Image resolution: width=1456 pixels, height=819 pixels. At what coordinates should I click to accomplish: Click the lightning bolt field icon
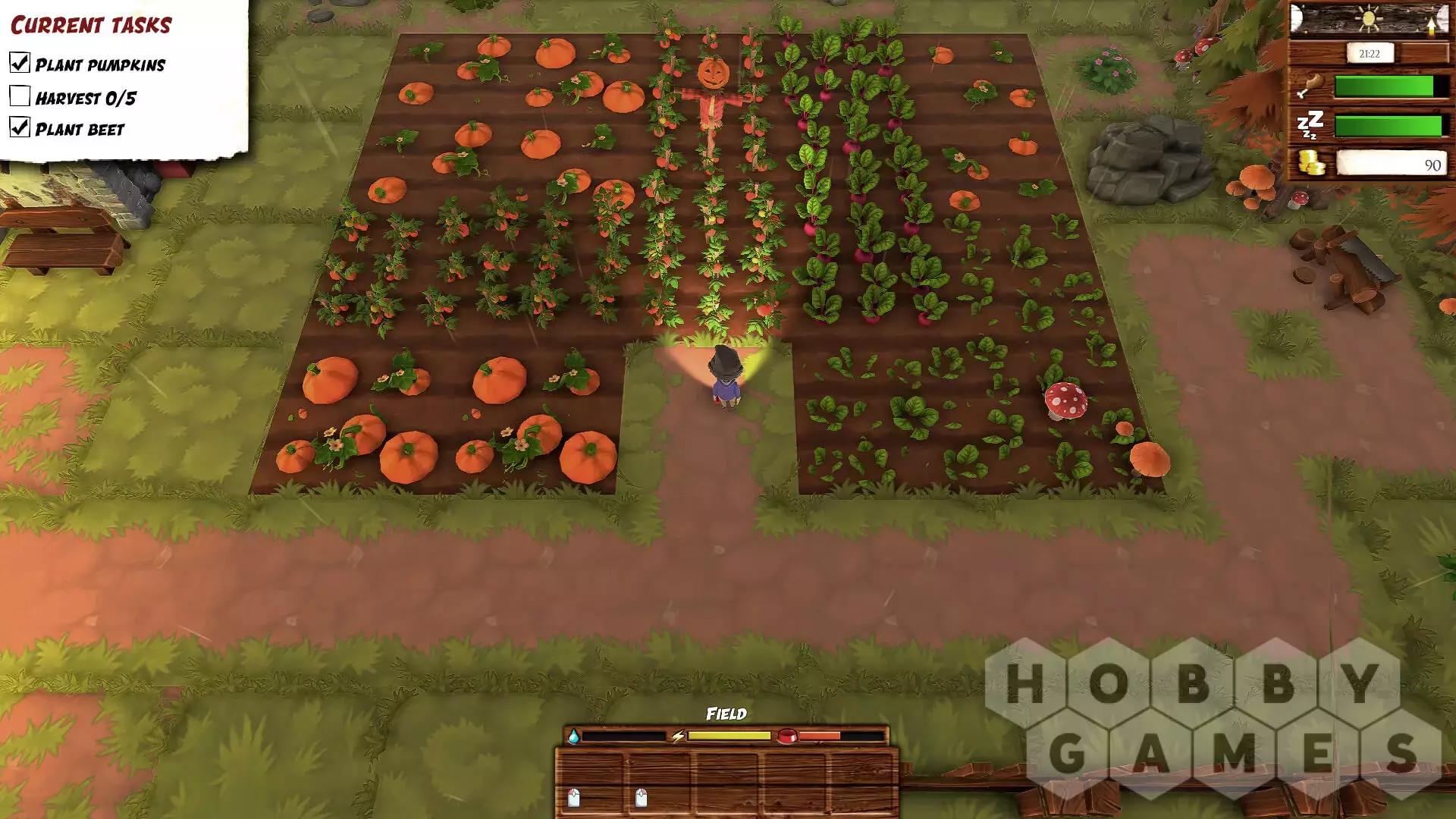(x=678, y=736)
